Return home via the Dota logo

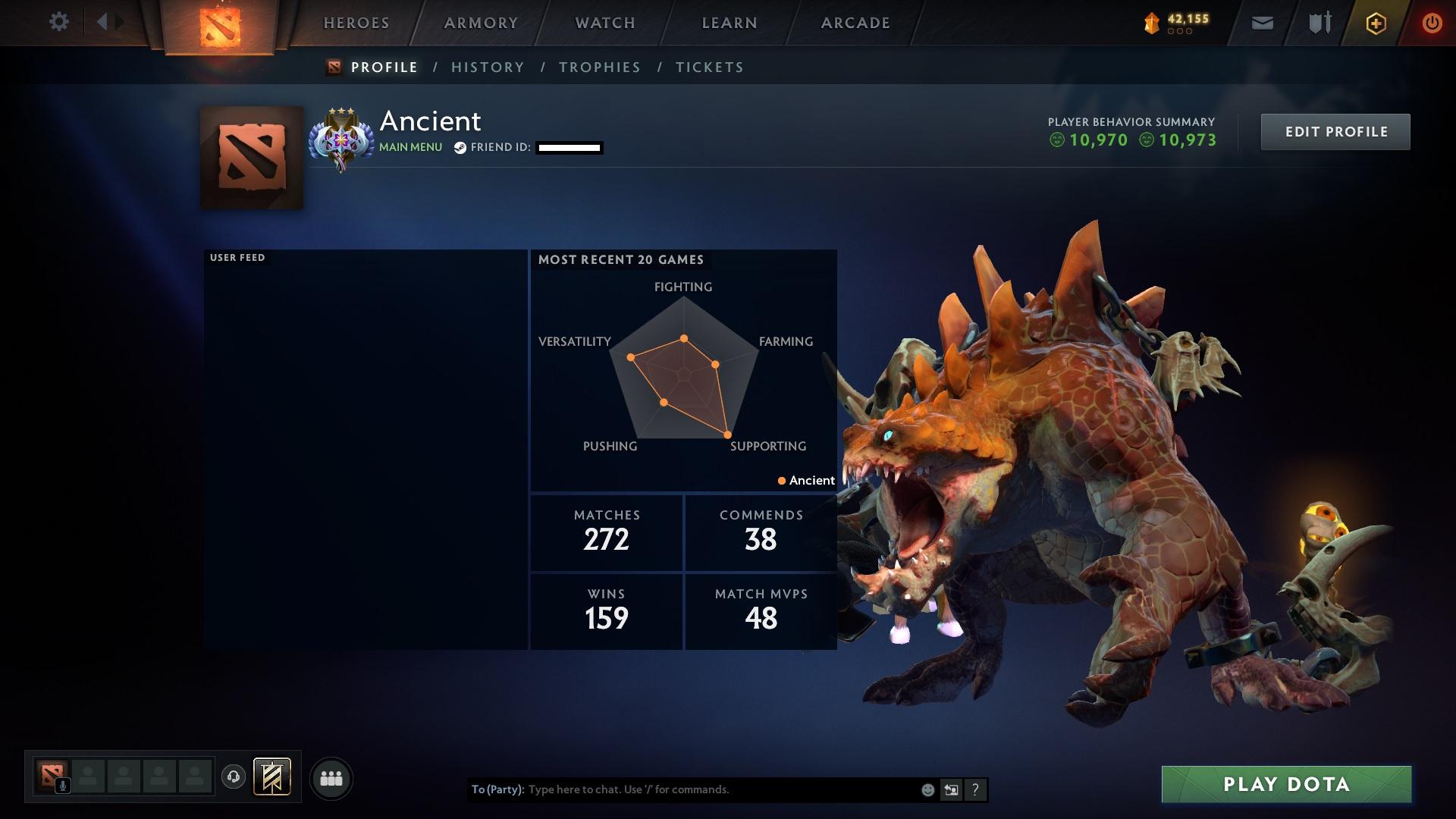(220, 27)
